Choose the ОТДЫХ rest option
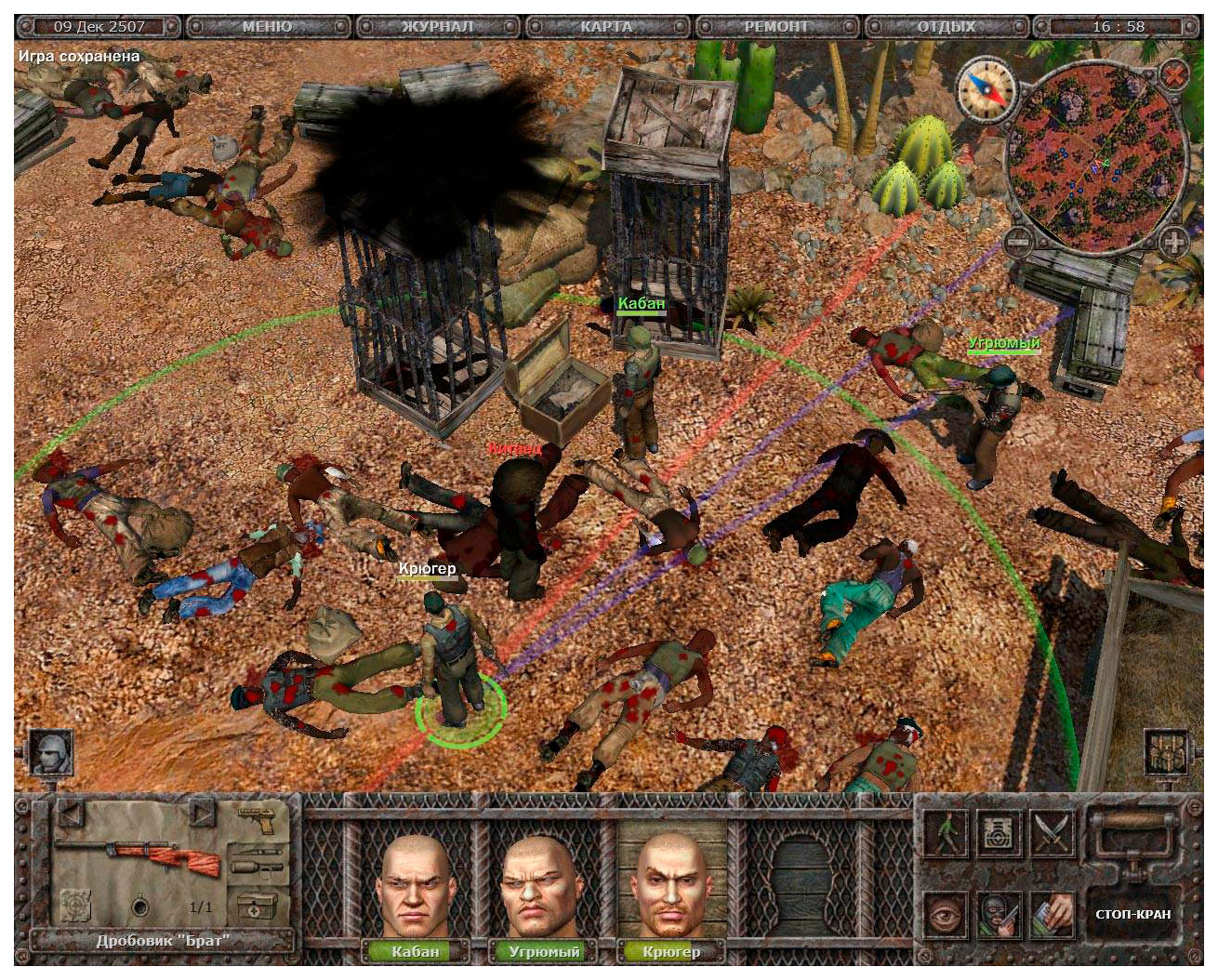This screenshot has width=1218, height=980. (947, 26)
